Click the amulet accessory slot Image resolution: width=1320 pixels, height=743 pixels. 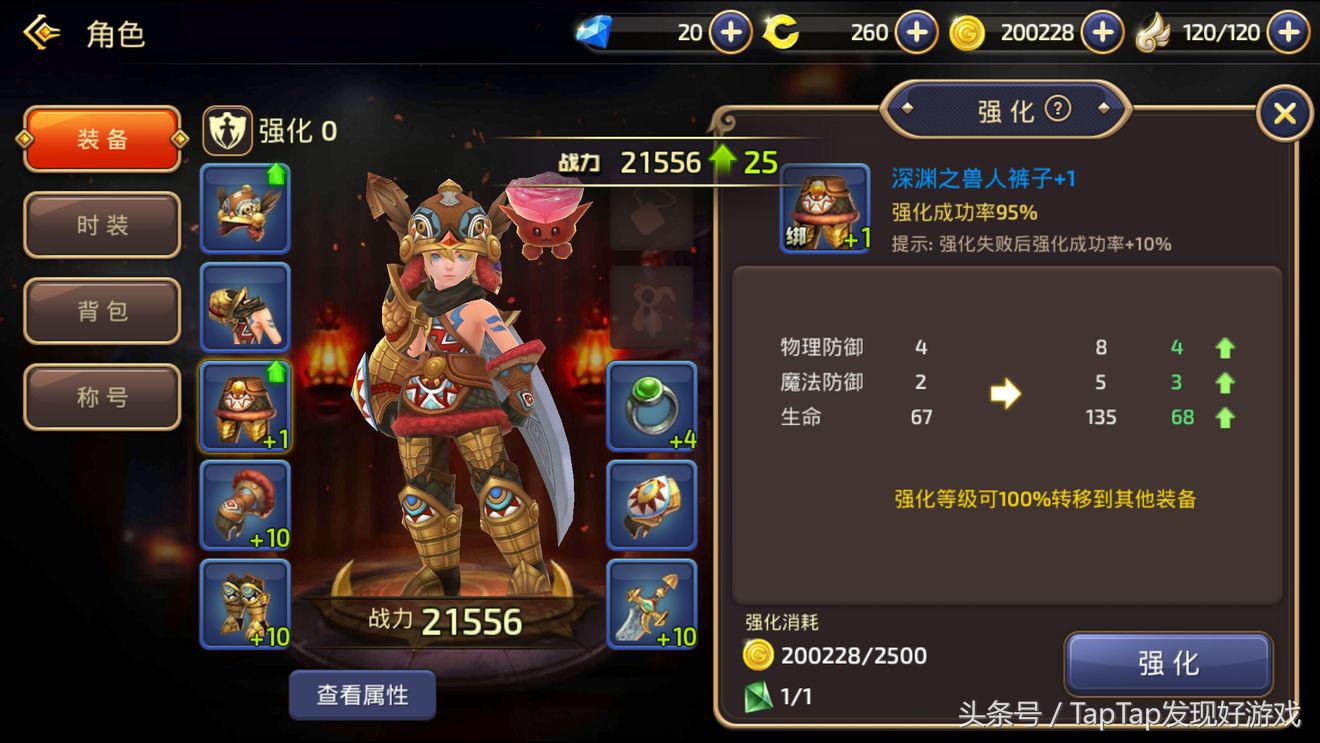coord(651,505)
